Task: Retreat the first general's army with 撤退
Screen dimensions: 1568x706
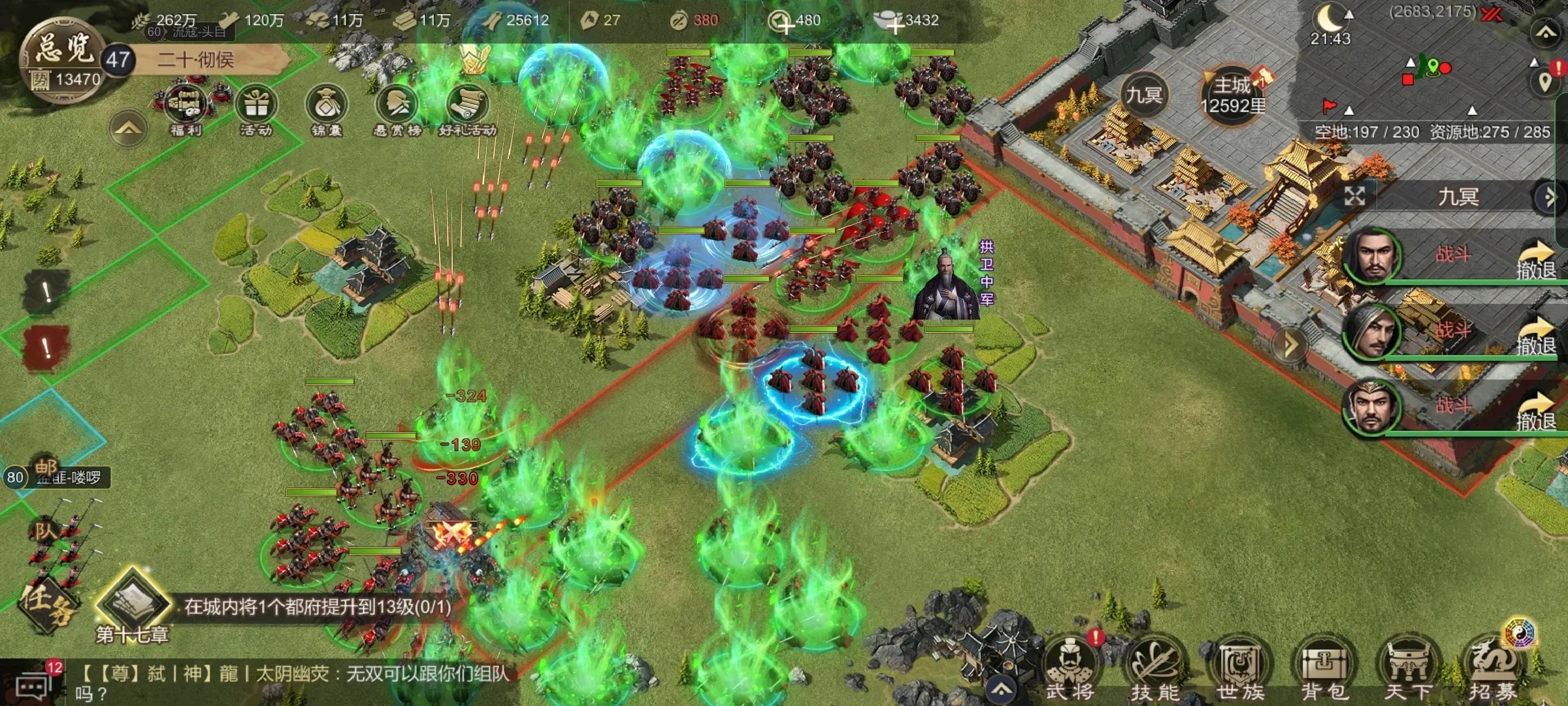Action: tap(1535, 261)
